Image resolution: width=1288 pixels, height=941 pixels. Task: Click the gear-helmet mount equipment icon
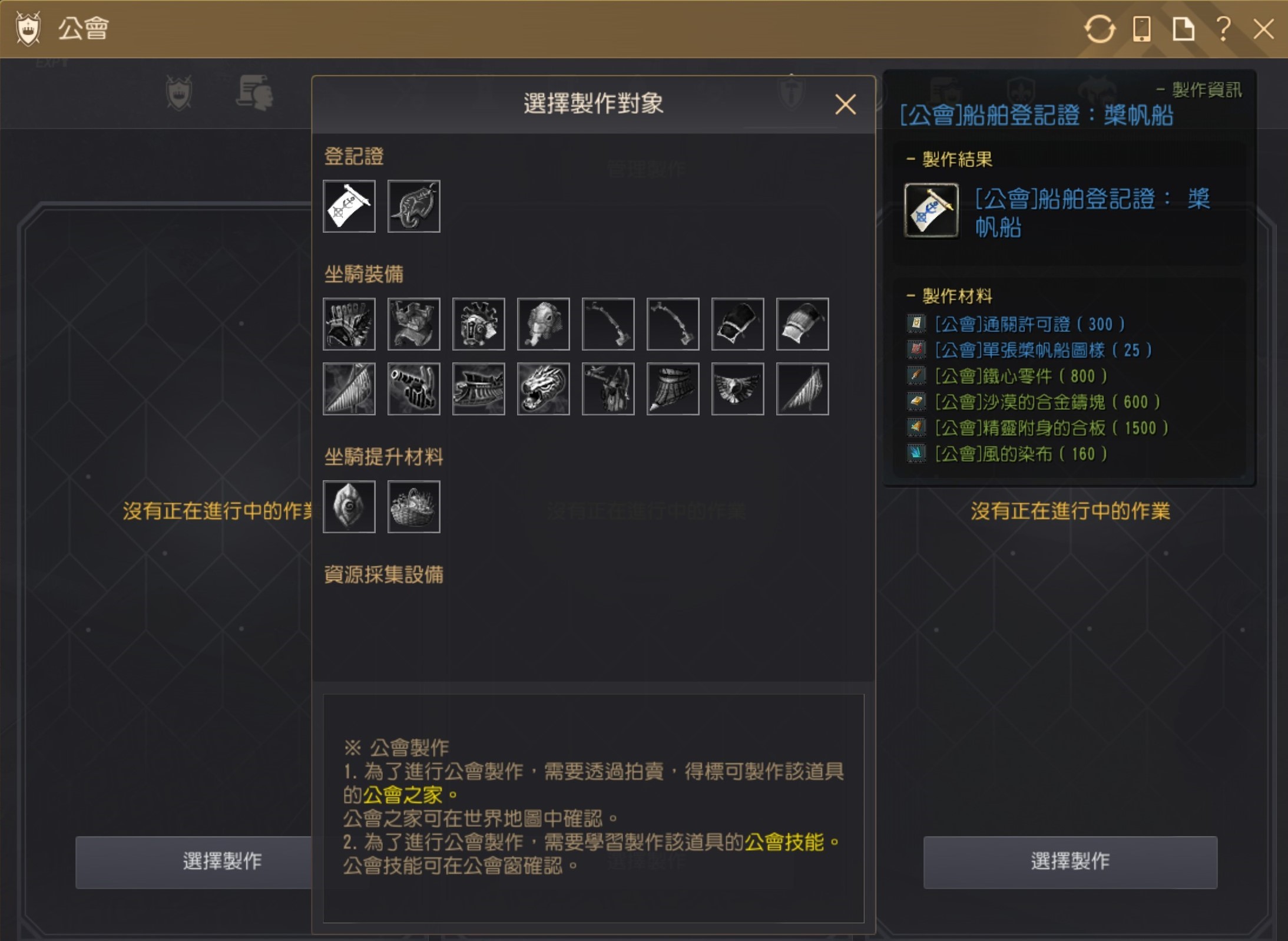pyautogui.click(x=478, y=324)
